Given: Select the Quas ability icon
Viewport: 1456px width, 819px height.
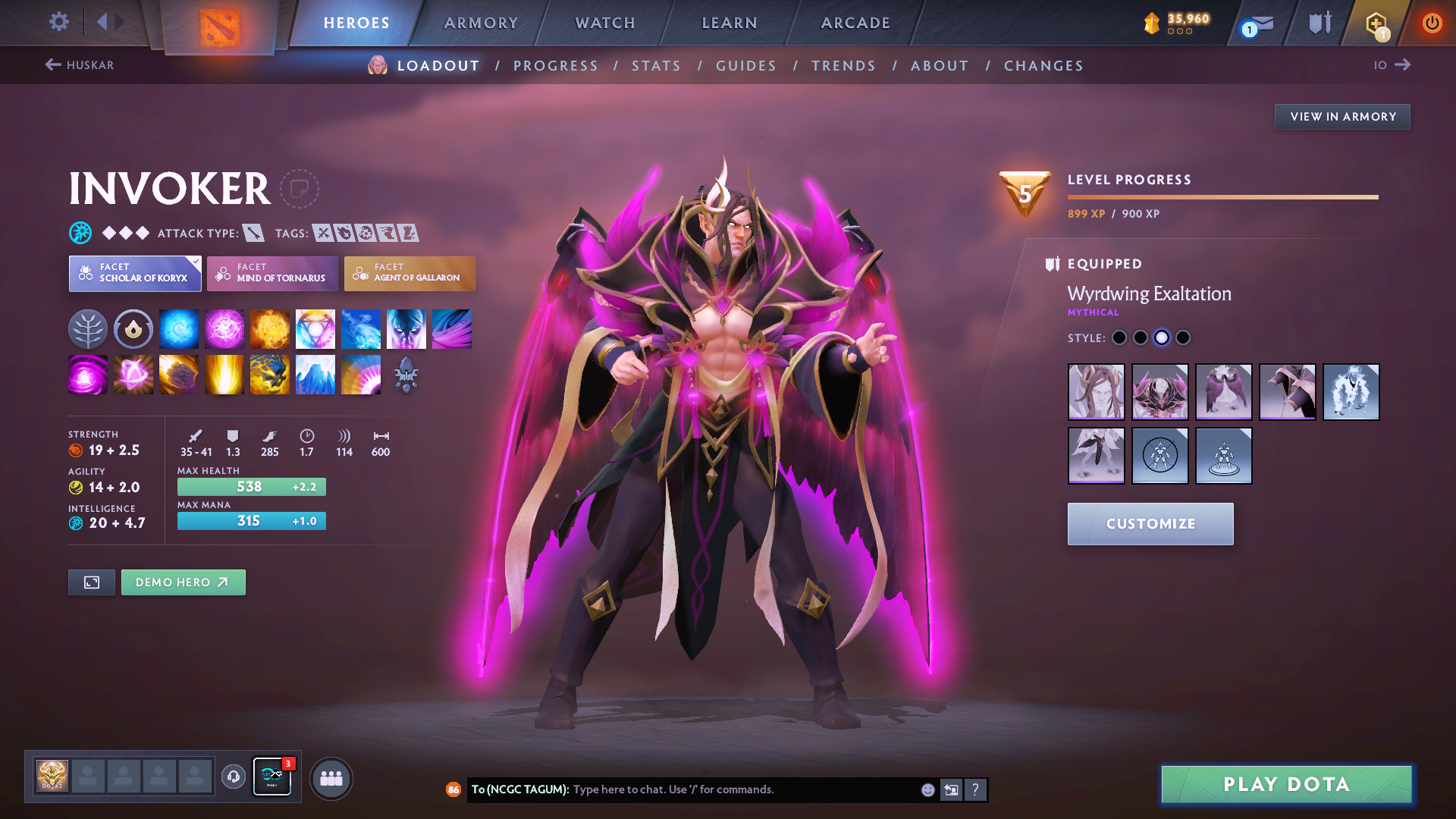Looking at the screenshot, I should tap(179, 328).
